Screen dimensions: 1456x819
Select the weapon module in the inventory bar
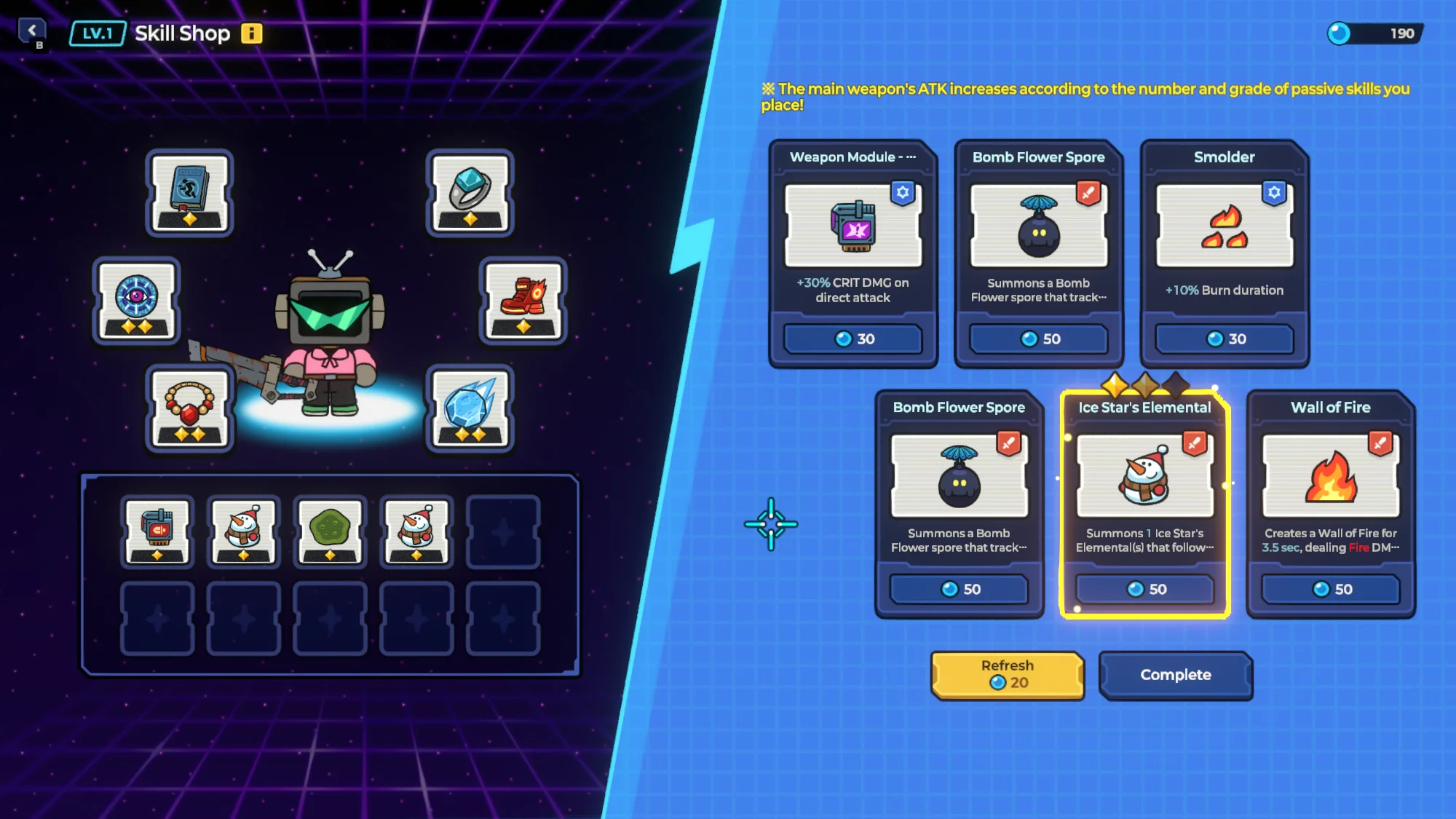(x=157, y=531)
